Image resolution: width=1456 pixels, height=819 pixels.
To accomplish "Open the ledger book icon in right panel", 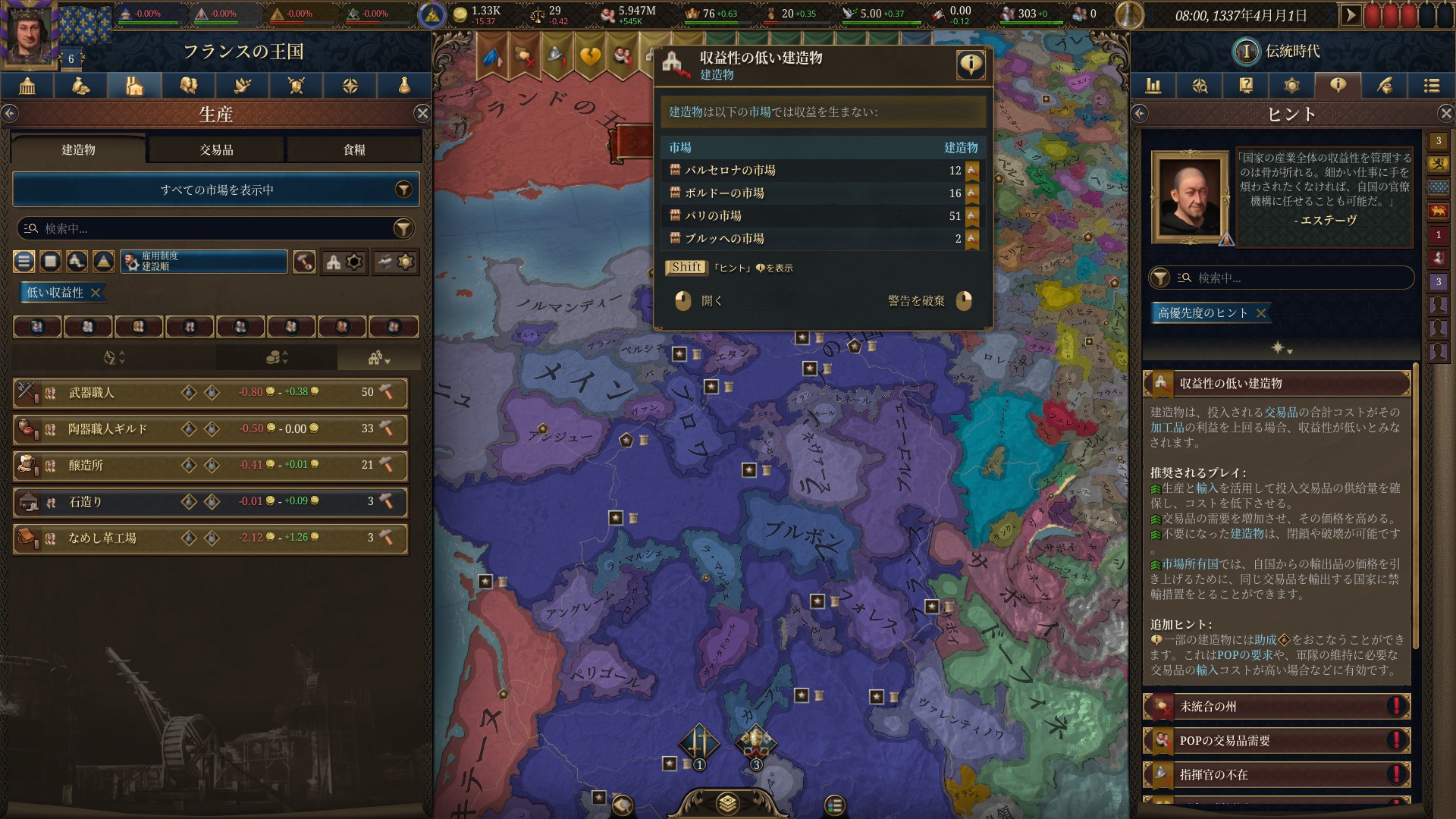I will pos(1244,86).
